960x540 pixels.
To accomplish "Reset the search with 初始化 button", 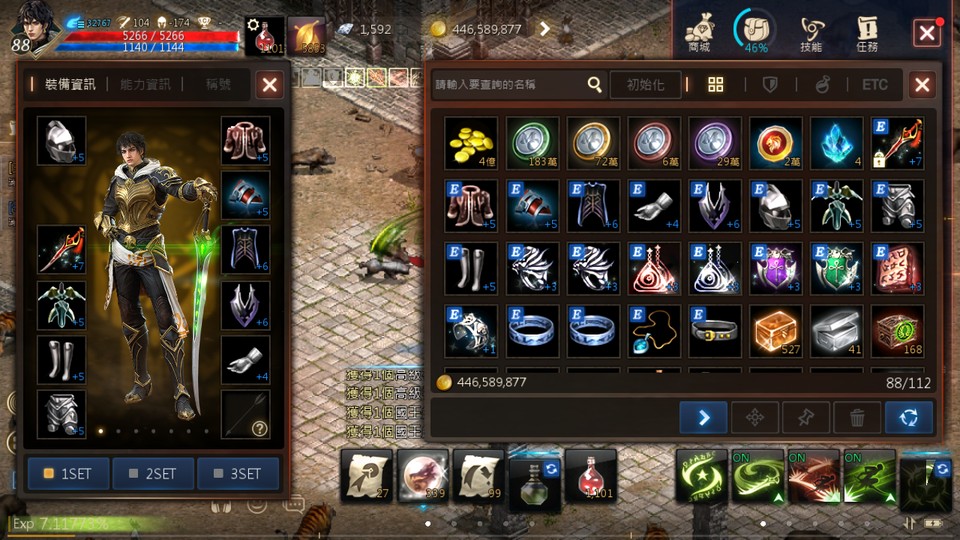I will pos(645,85).
